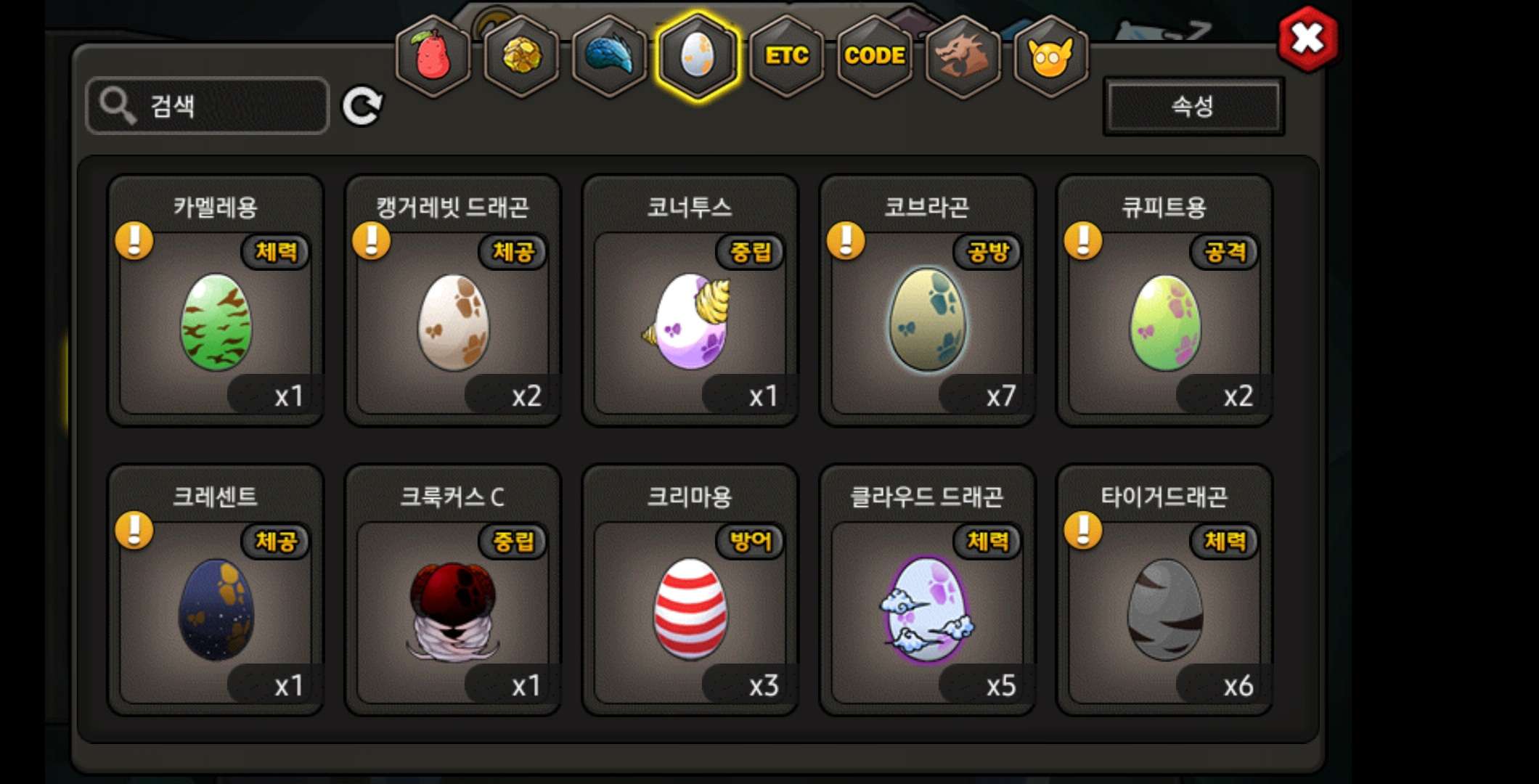1539x784 pixels.
Task: Select the 클라우드 드래곤 cloud egg
Action: [x=927, y=610]
